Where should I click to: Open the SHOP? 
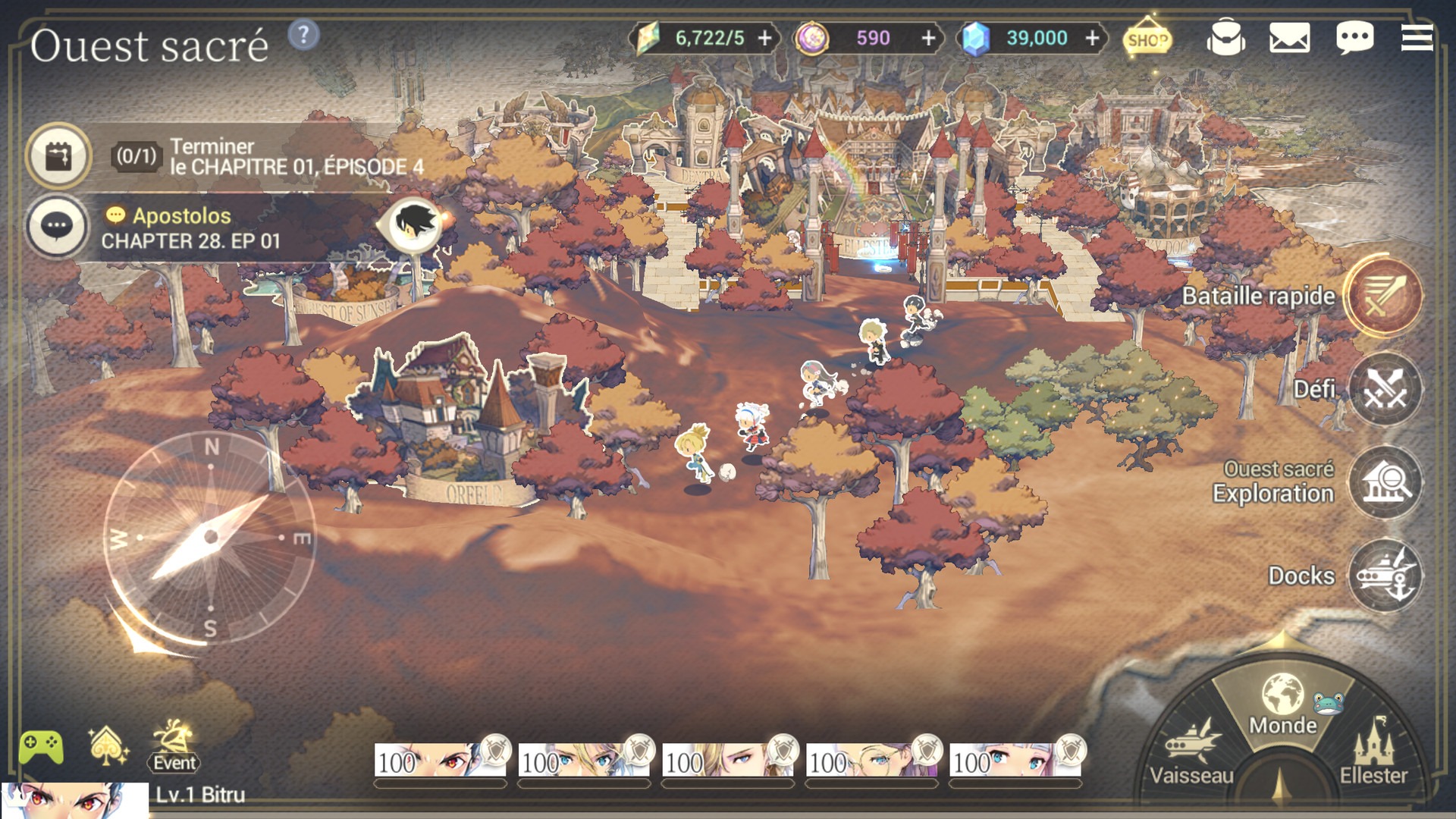pyautogui.click(x=1147, y=39)
